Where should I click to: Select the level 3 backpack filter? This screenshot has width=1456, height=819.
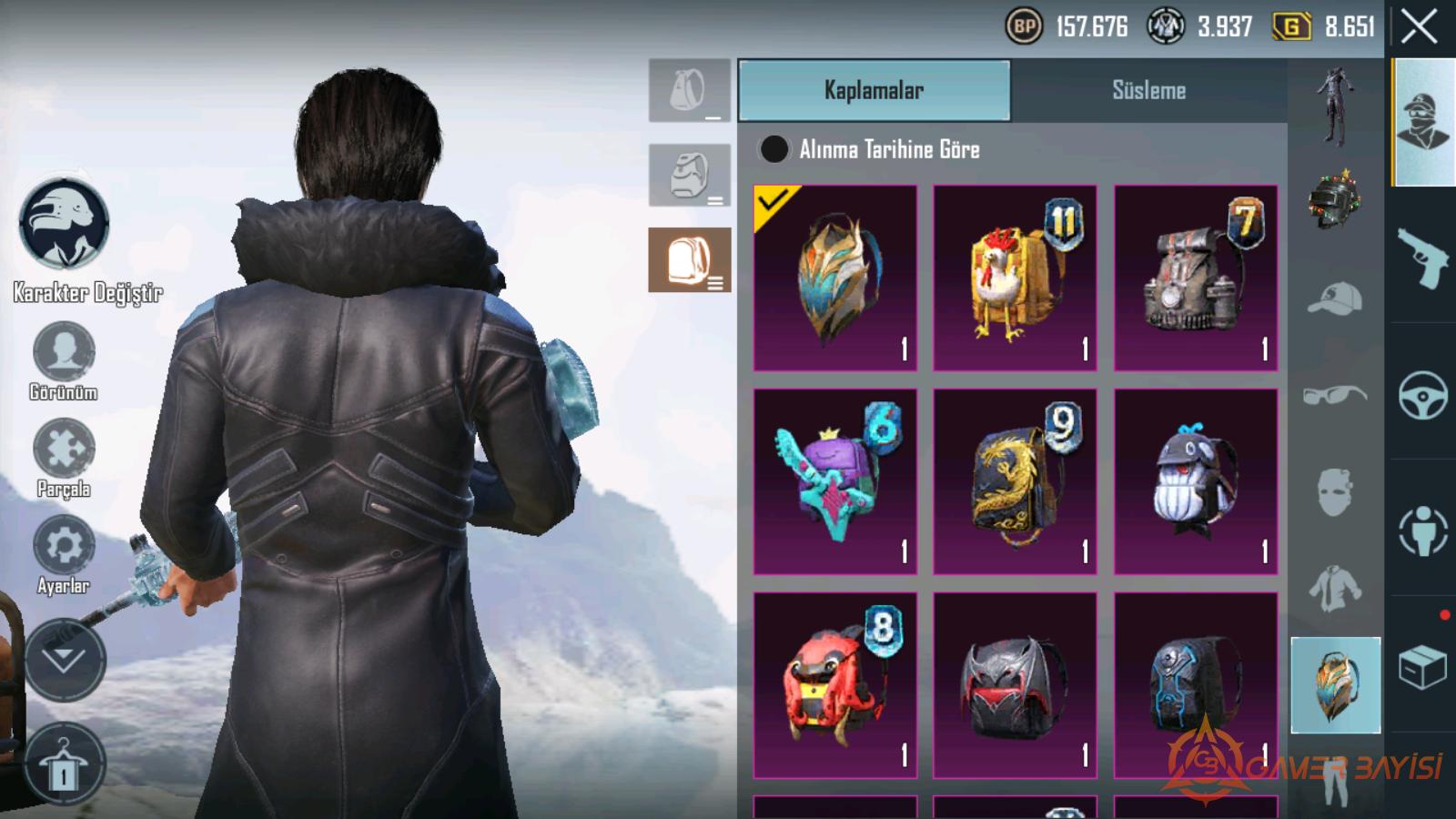click(690, 260)
